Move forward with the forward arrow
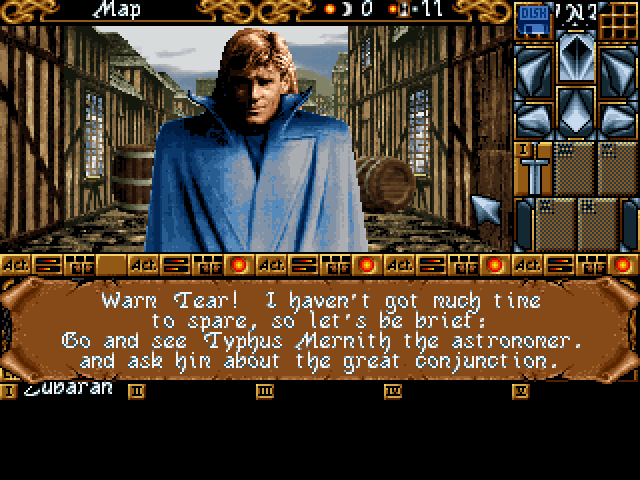 tap(576, 58)
